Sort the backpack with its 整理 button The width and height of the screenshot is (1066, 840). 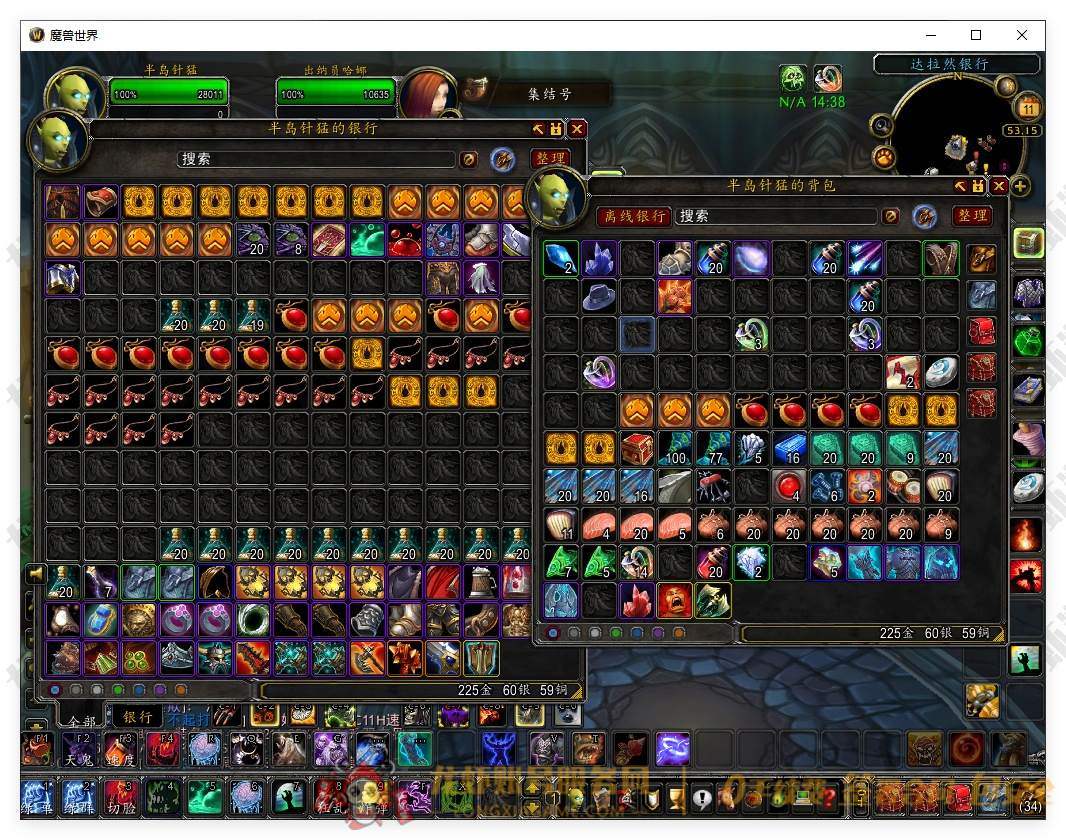point(972,216)
